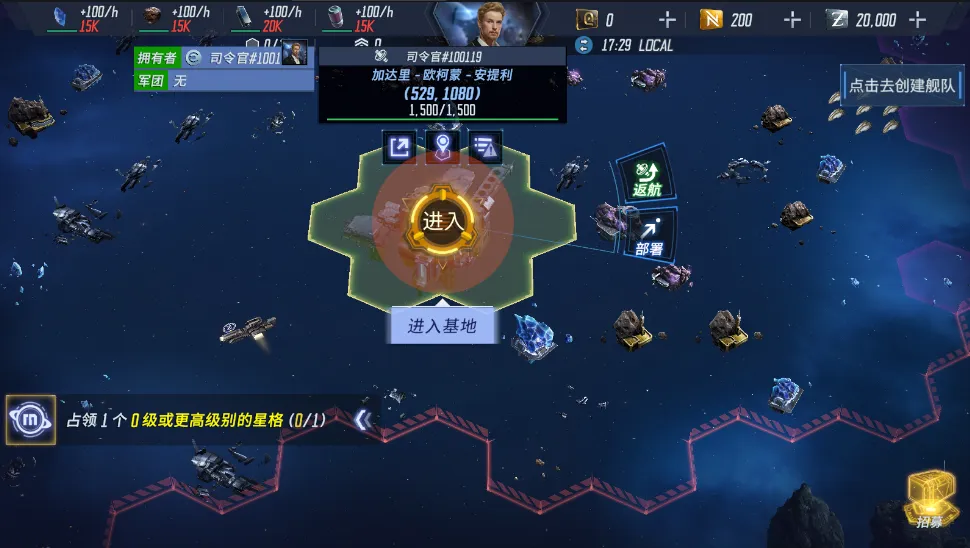Choose the 部署 deploy button
This screenshot has width=970, height=548.
click(649, 235)
